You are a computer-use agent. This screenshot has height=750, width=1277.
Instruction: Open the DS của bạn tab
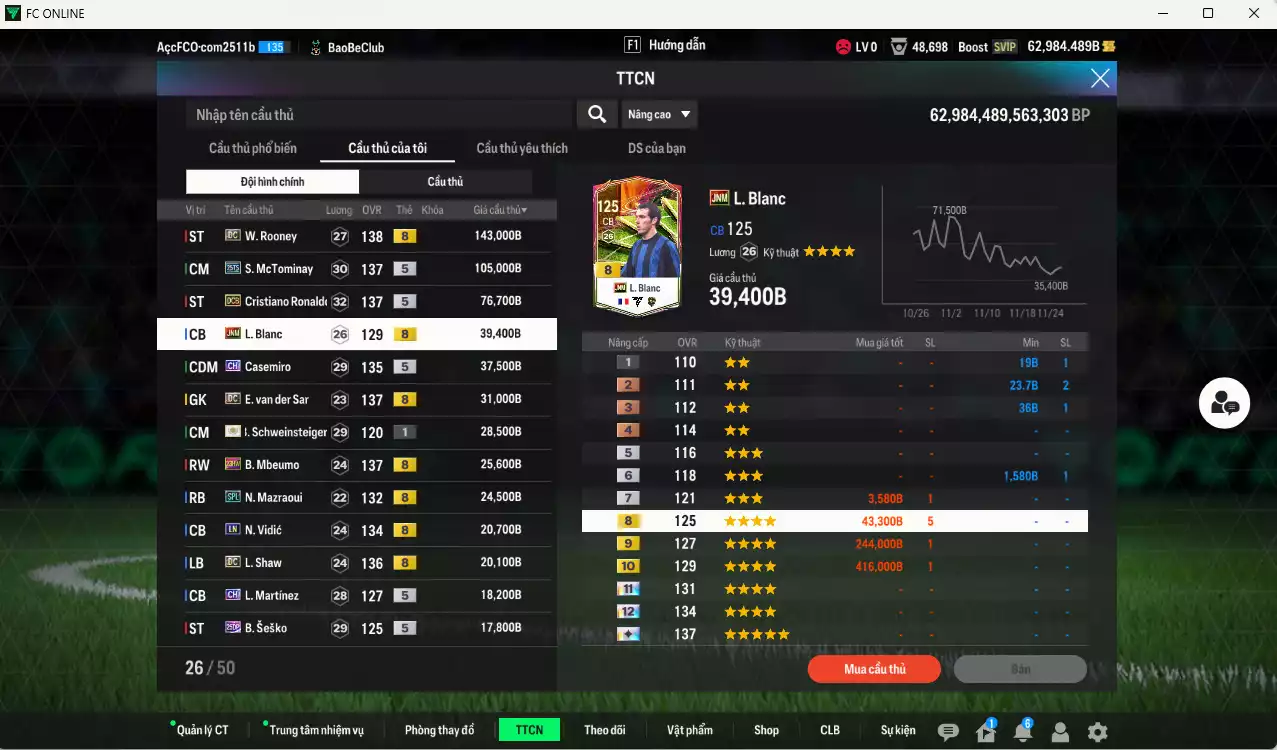tap(657, 148)
